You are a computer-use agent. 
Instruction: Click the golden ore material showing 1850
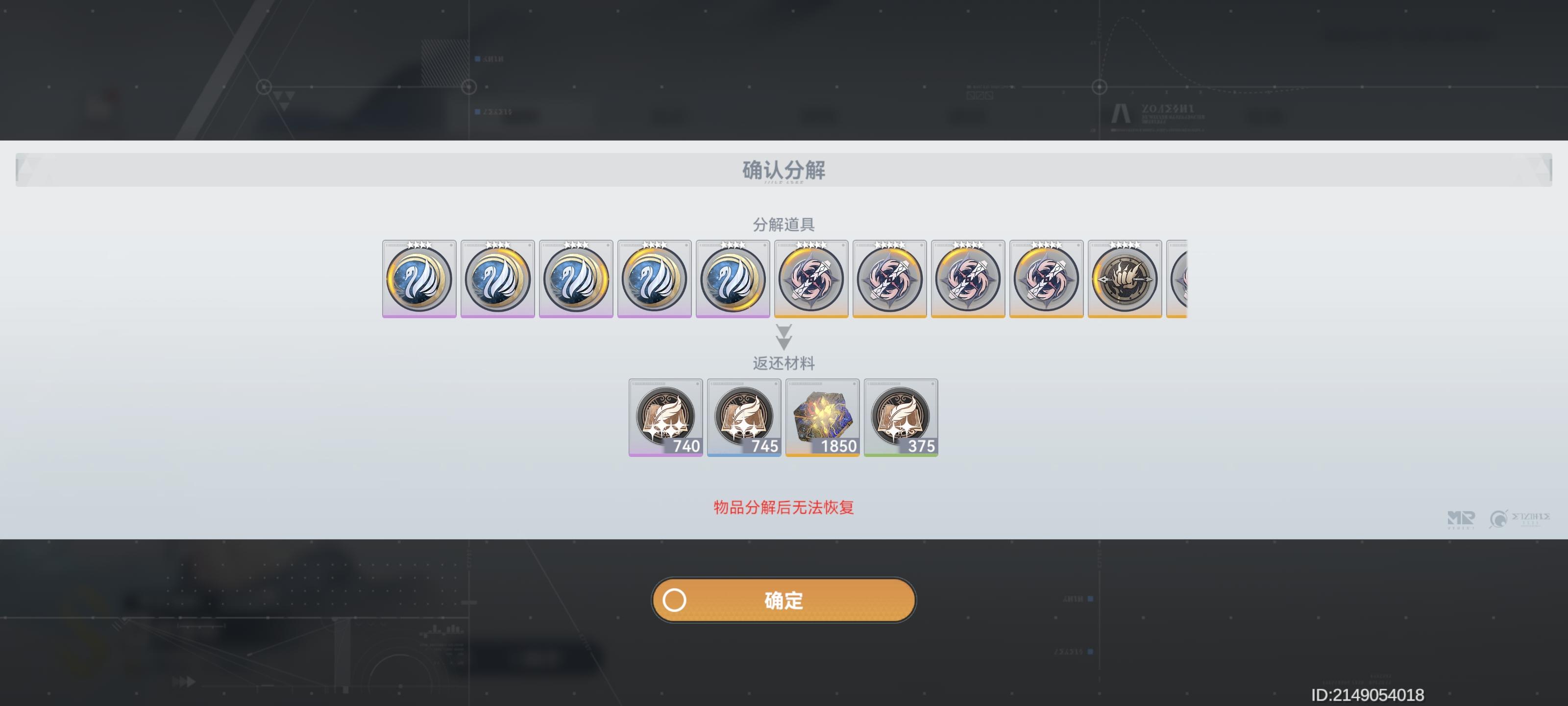[823, 417]
